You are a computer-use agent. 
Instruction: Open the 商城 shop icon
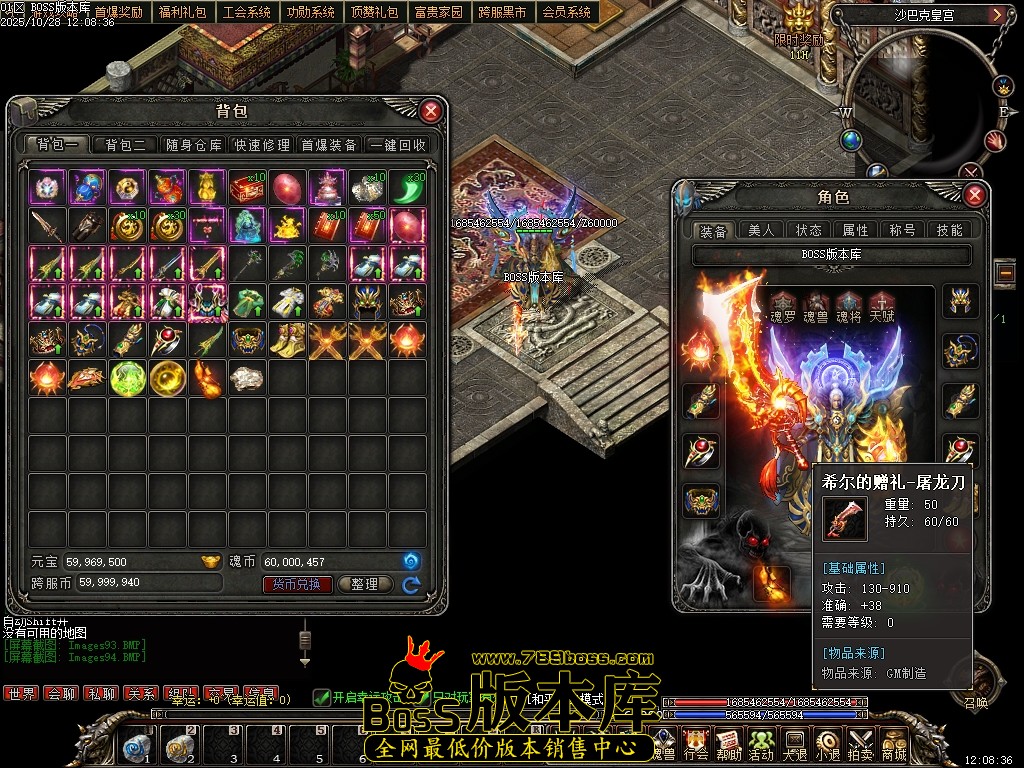[893, 745]
